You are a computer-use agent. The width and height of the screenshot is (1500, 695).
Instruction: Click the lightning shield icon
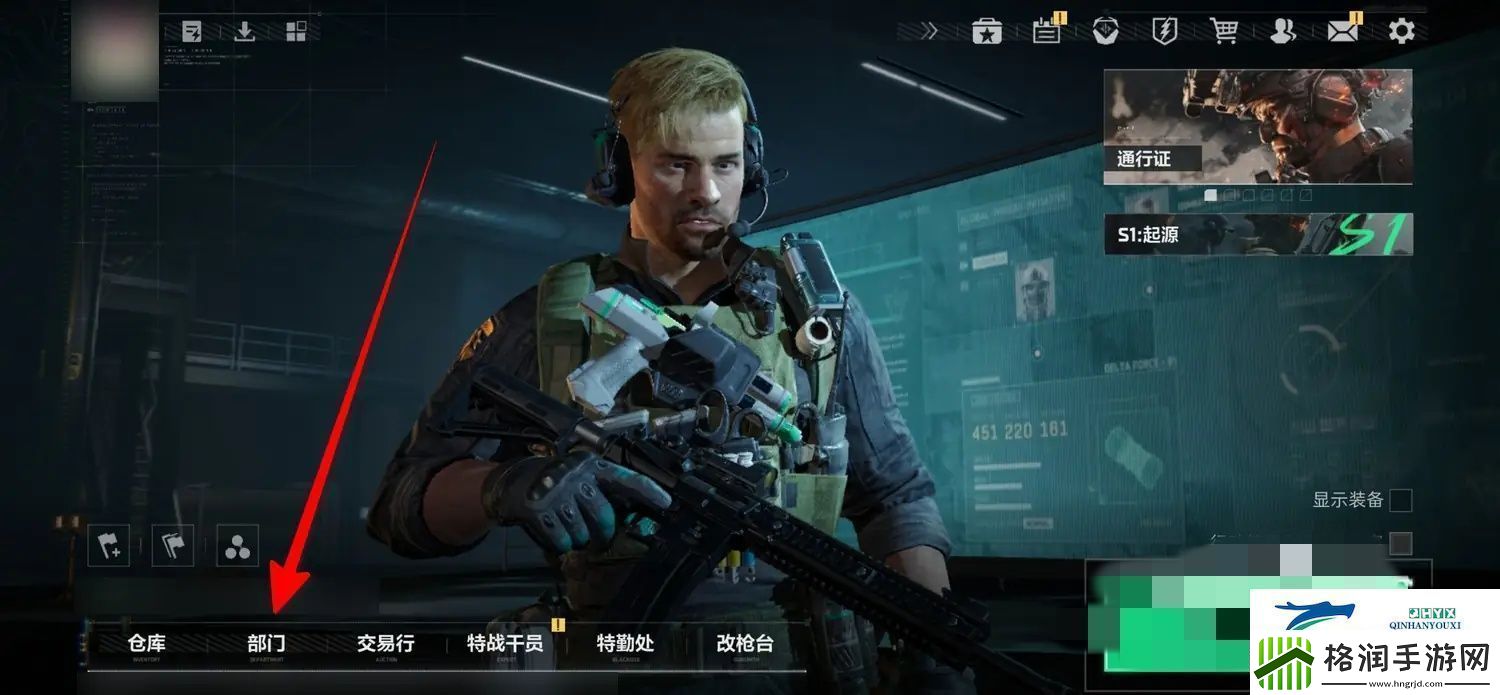pos(1165,31)
